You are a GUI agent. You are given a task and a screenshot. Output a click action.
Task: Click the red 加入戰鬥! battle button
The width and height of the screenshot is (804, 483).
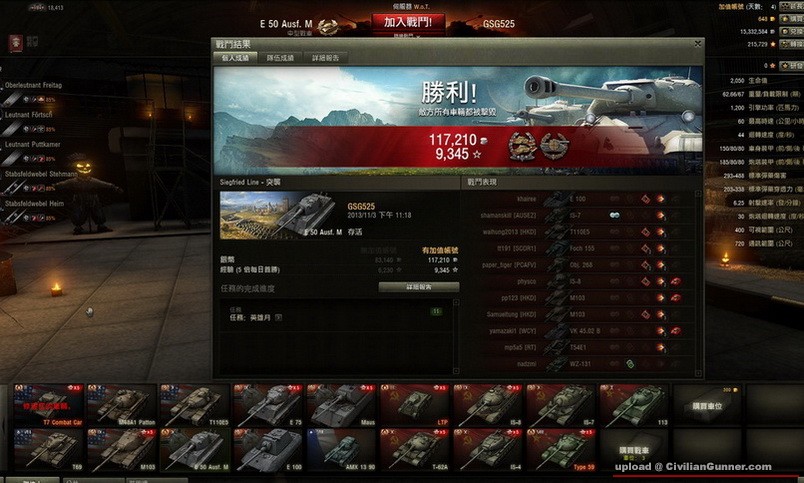point(407,21)
